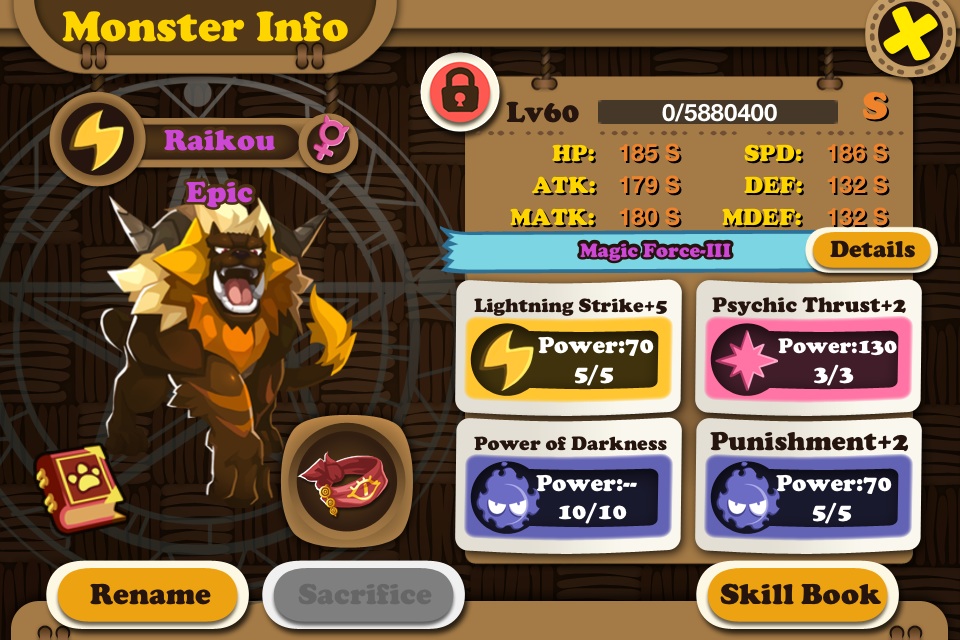
Task: Click the pink gender symbol icon
Action: 325,140
